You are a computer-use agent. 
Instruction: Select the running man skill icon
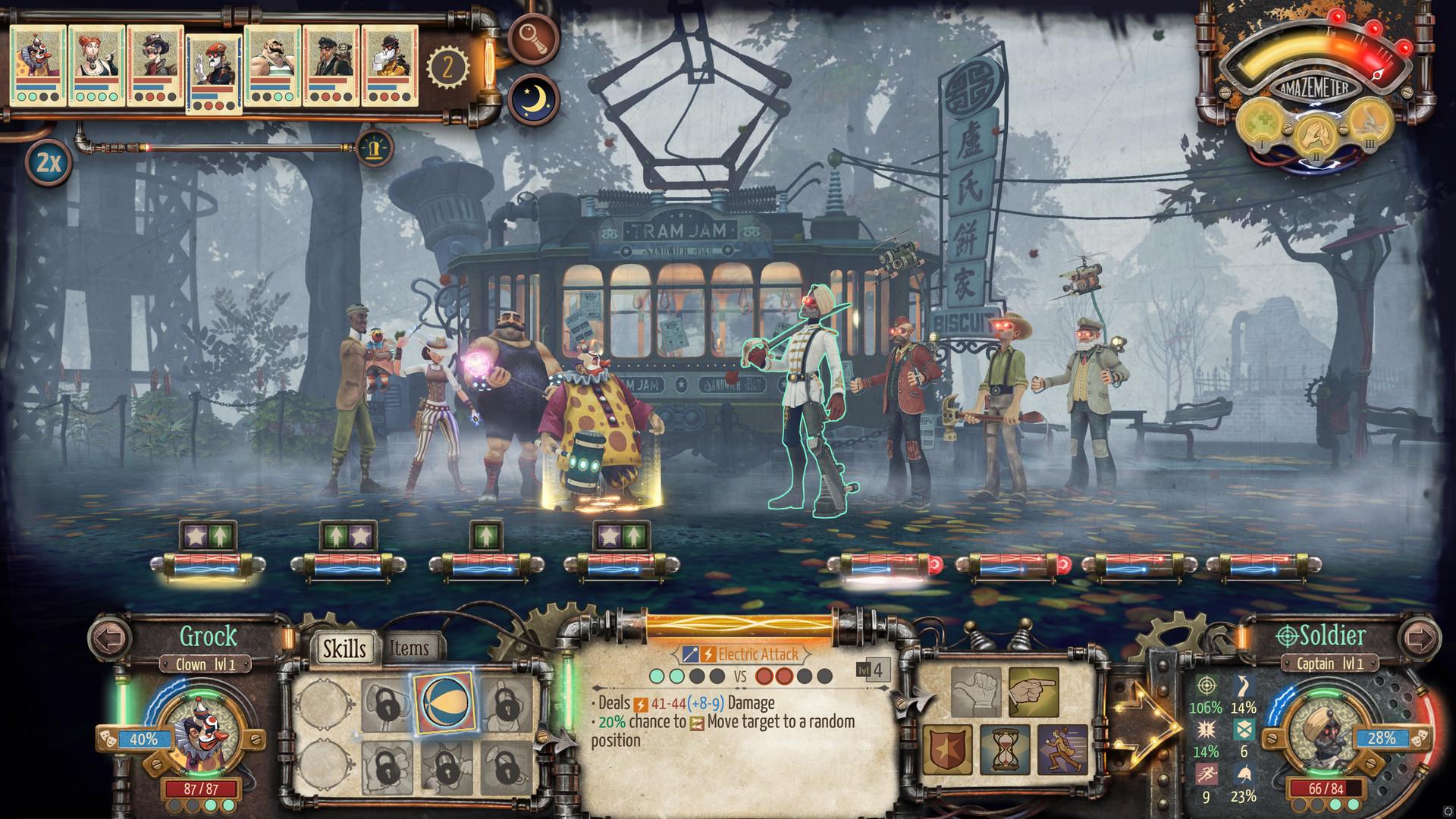pyautogui.click(x=1063, y=748)
